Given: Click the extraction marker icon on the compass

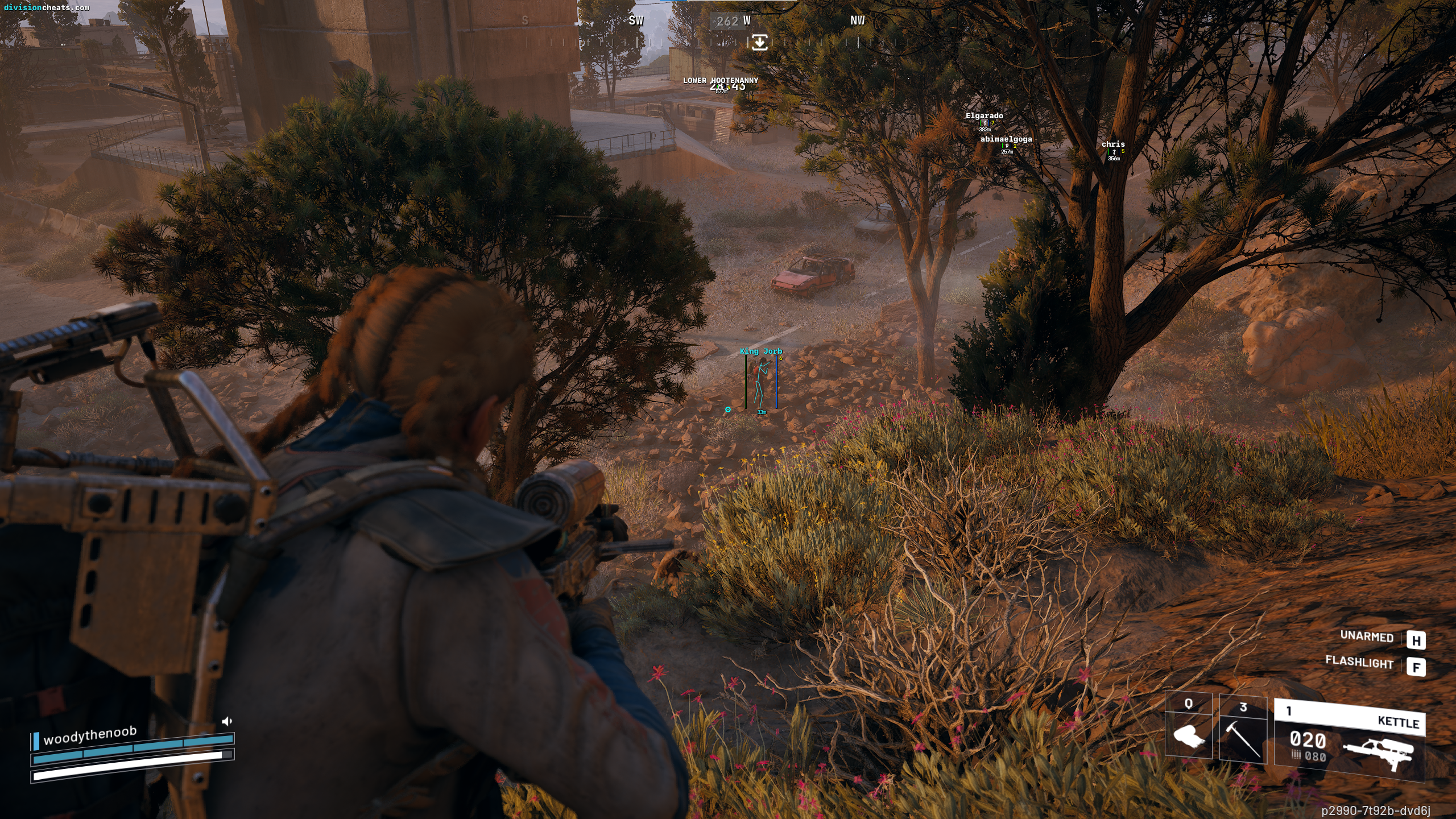Looking at the screenshot, I should point(759,42).
